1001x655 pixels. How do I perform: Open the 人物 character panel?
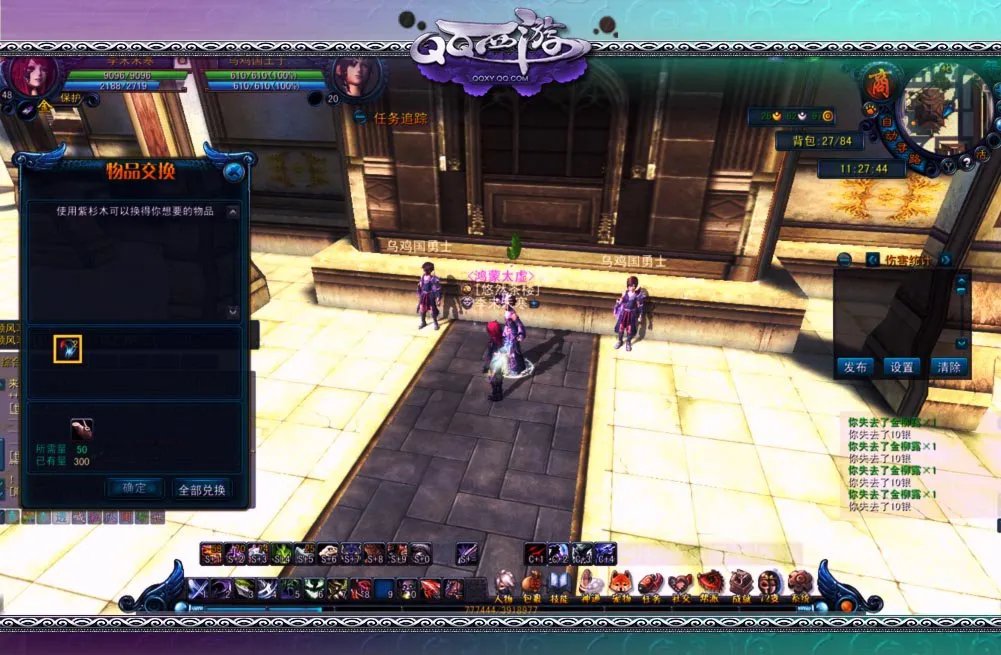pos(505,585)
